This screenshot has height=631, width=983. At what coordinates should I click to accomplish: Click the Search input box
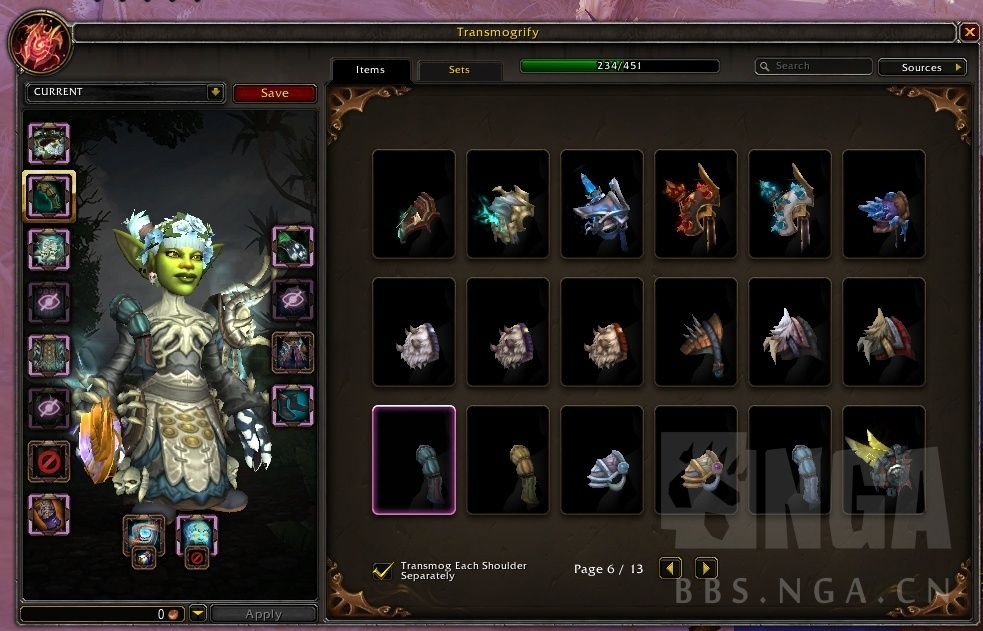coord(815,67)
